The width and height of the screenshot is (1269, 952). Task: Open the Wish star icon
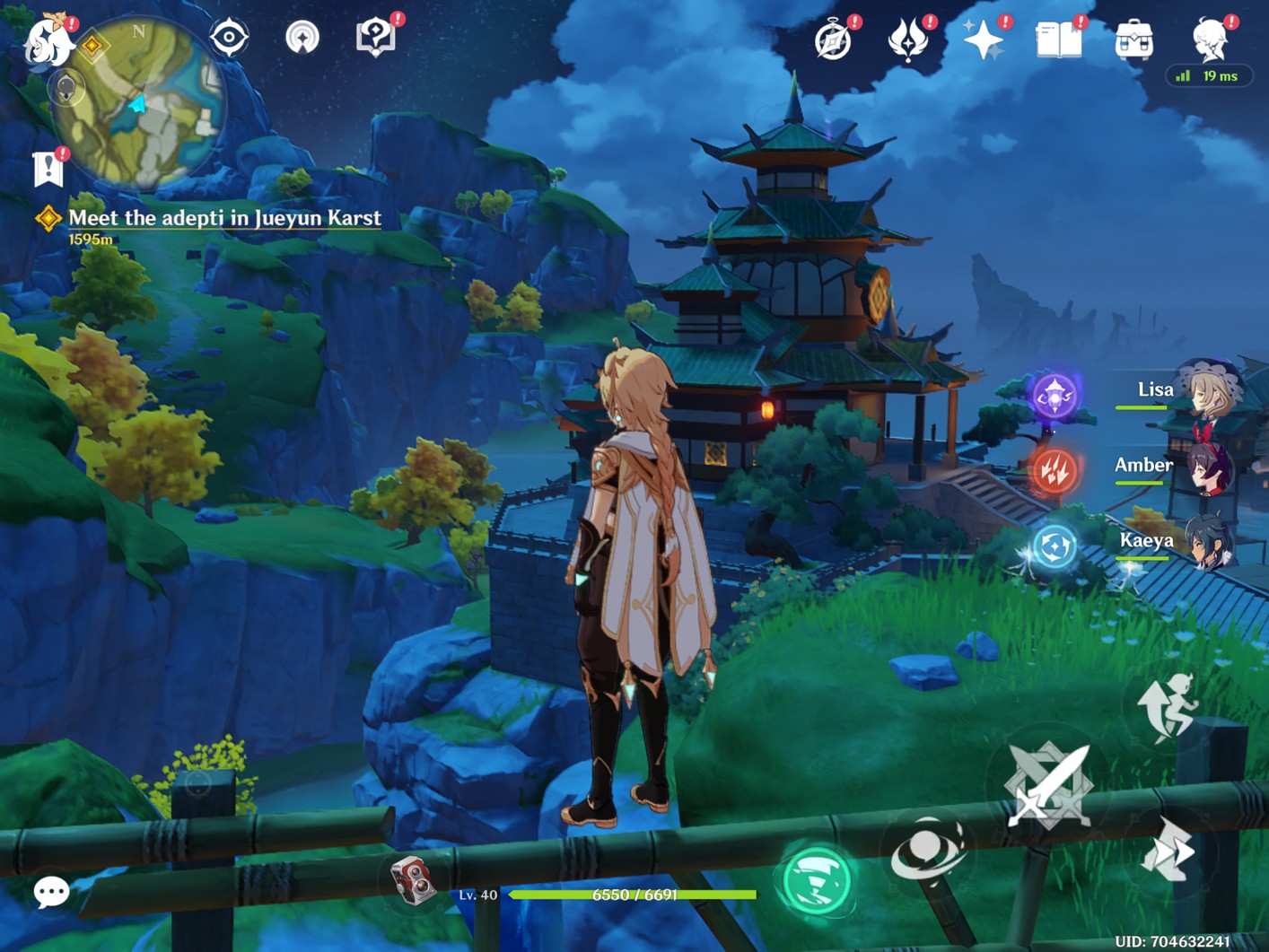(x=983, y=40)
